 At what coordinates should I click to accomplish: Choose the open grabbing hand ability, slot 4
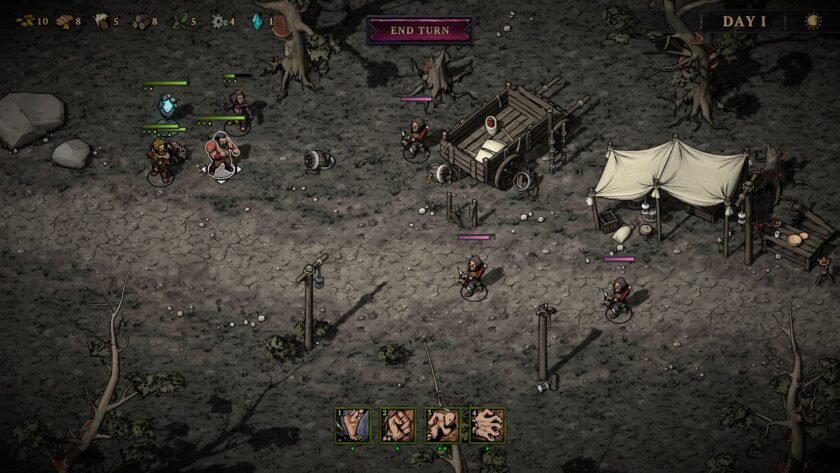(487, 425)
